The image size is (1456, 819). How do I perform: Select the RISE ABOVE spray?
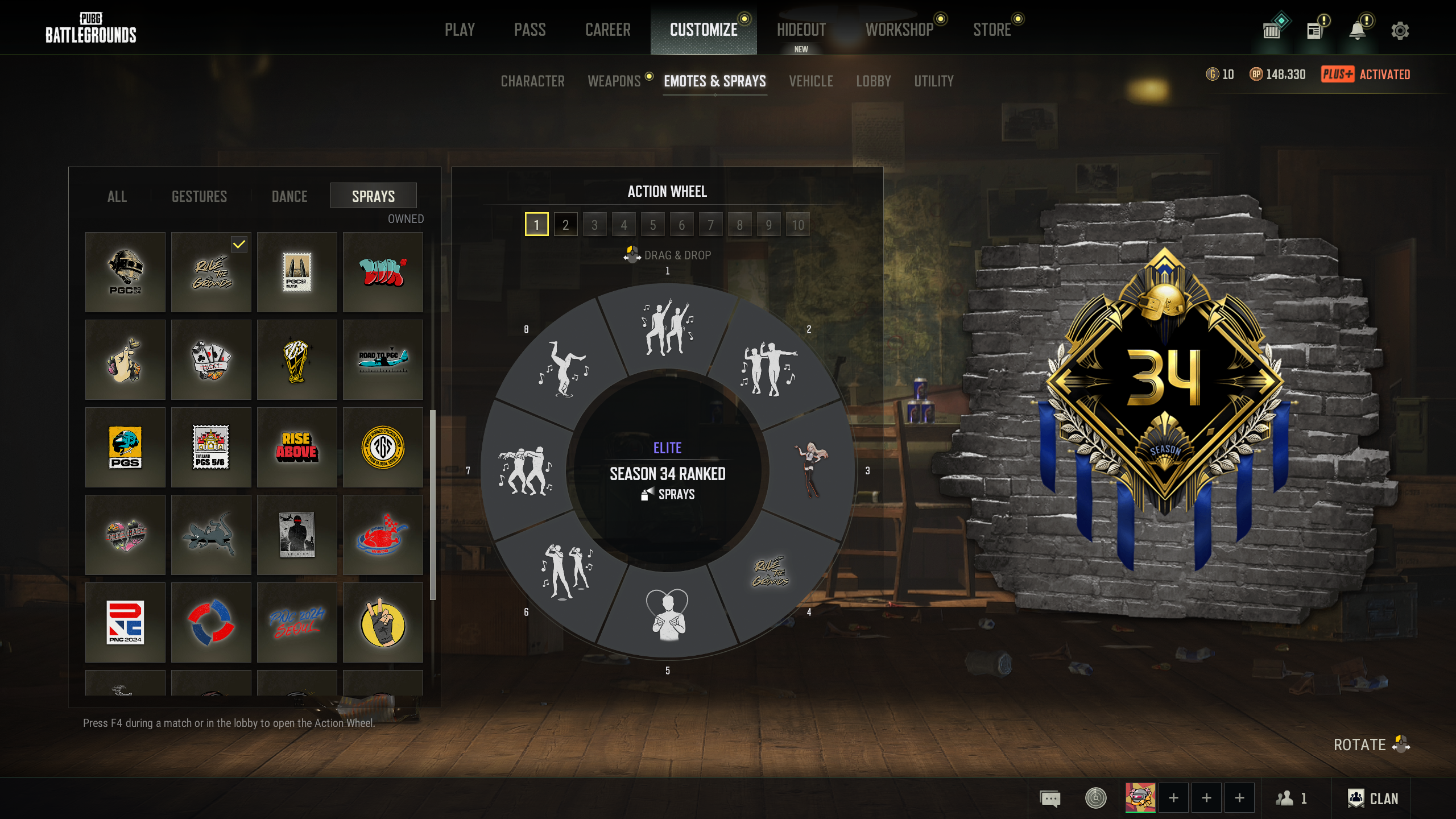[297, 447]
